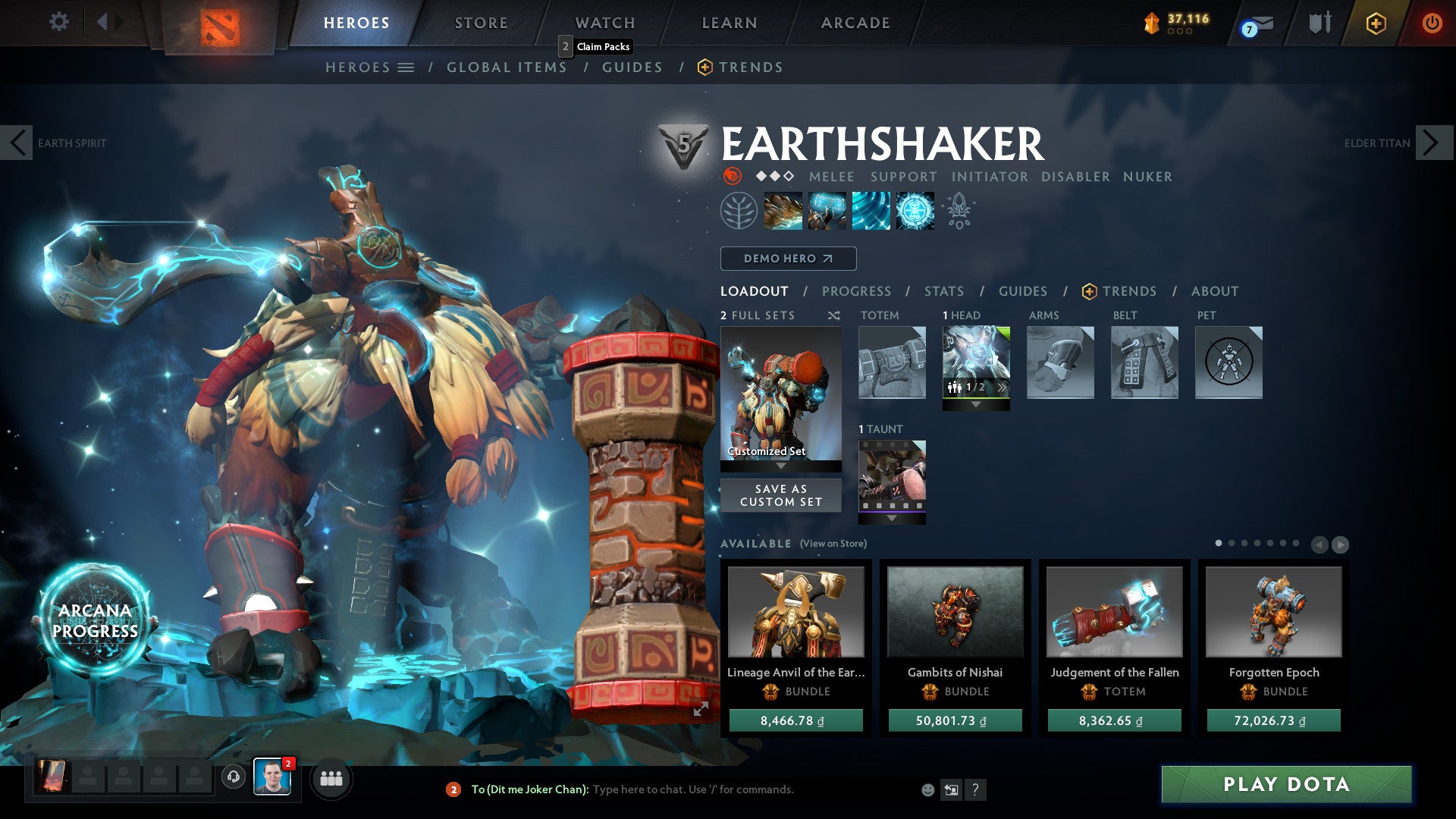Click the power disconnect icon top right
The height and width of the screenshot is (819, 1456).
click(1432, 23)
